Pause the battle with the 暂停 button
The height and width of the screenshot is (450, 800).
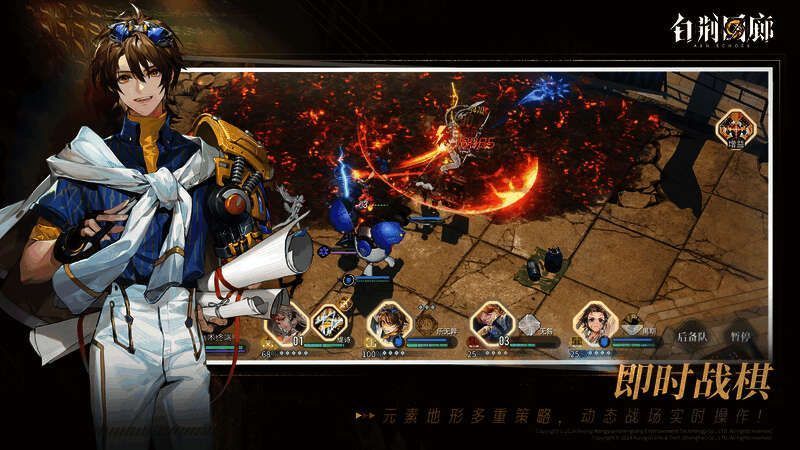(x=743, y=336)
